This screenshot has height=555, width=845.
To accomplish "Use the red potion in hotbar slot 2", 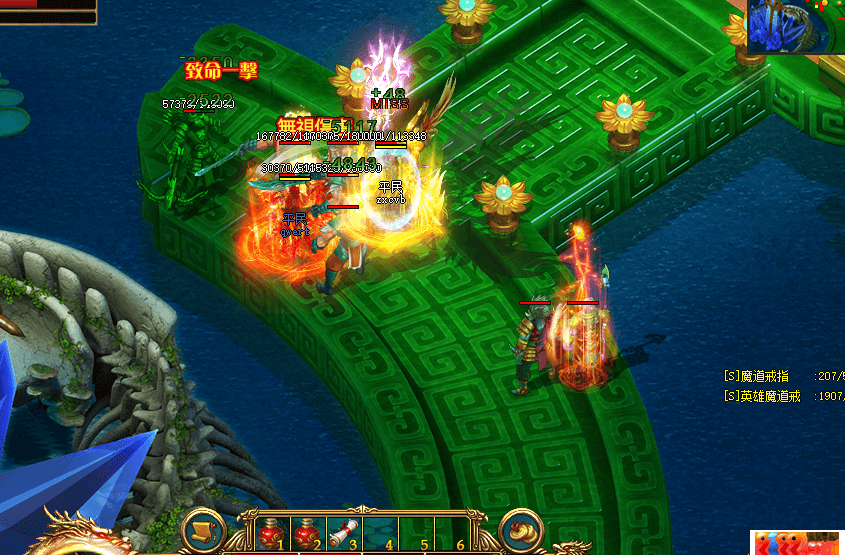I will (x=306, y=532).
